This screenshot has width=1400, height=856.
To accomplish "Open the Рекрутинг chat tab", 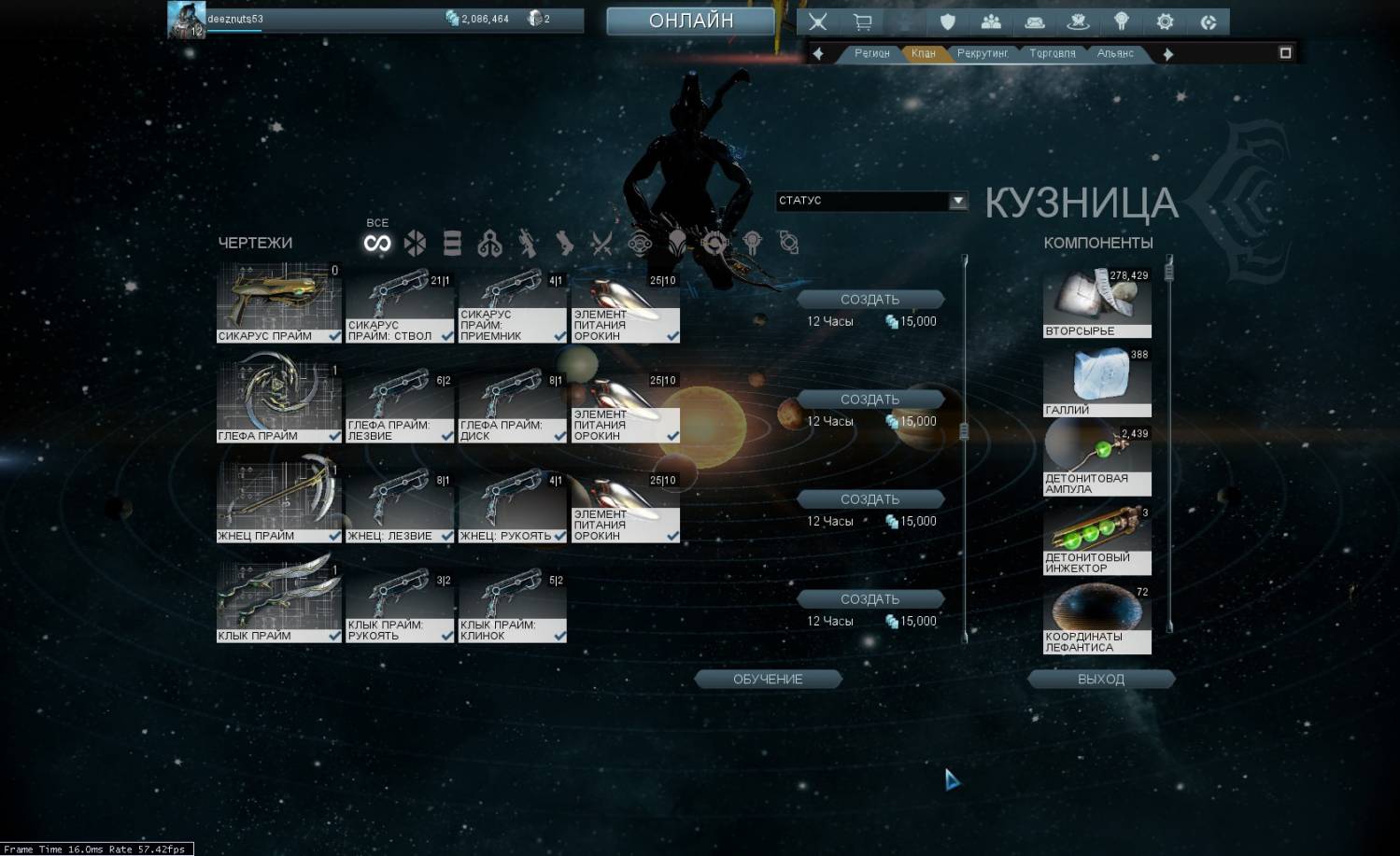I will [x=983, y=54].
